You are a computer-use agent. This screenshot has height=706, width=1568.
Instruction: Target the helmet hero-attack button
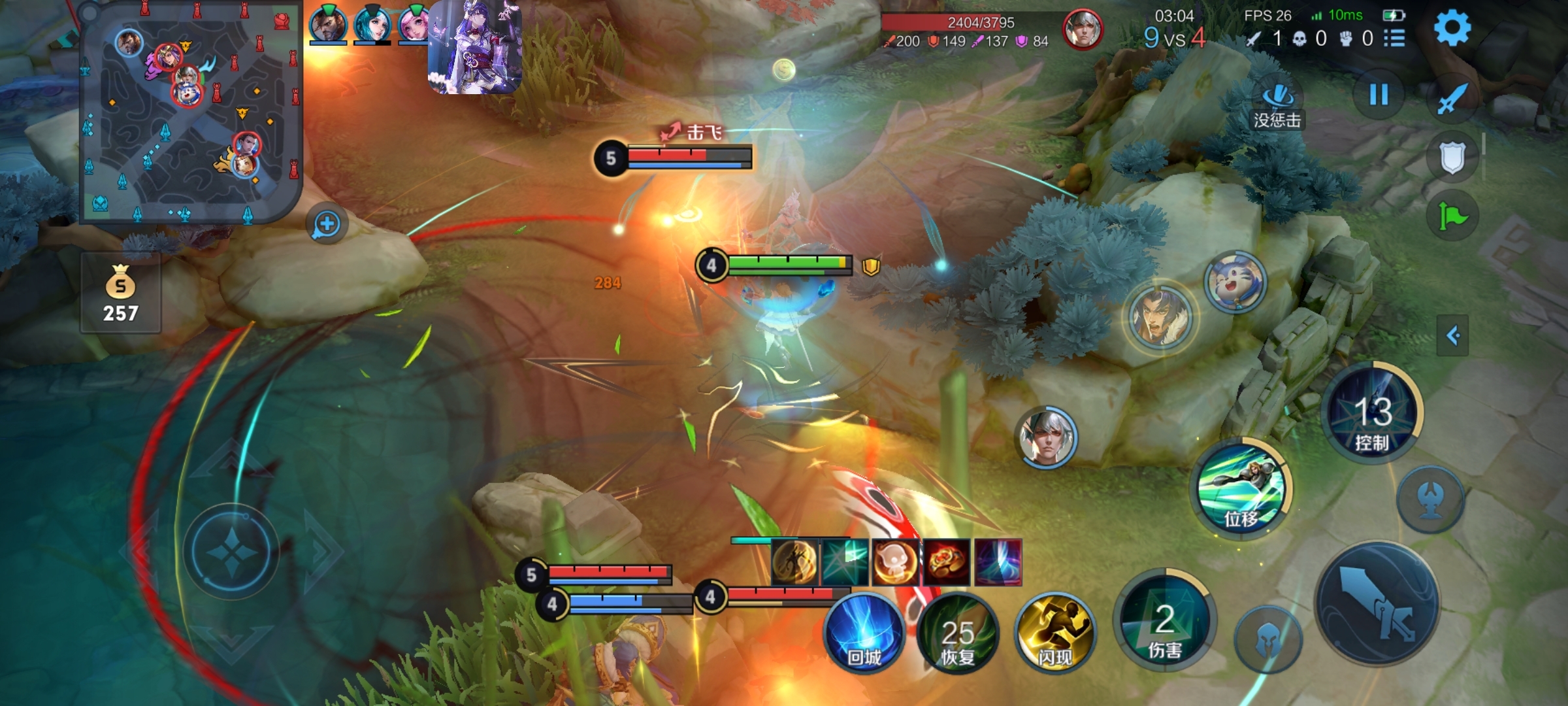(x=1269, y=639)
